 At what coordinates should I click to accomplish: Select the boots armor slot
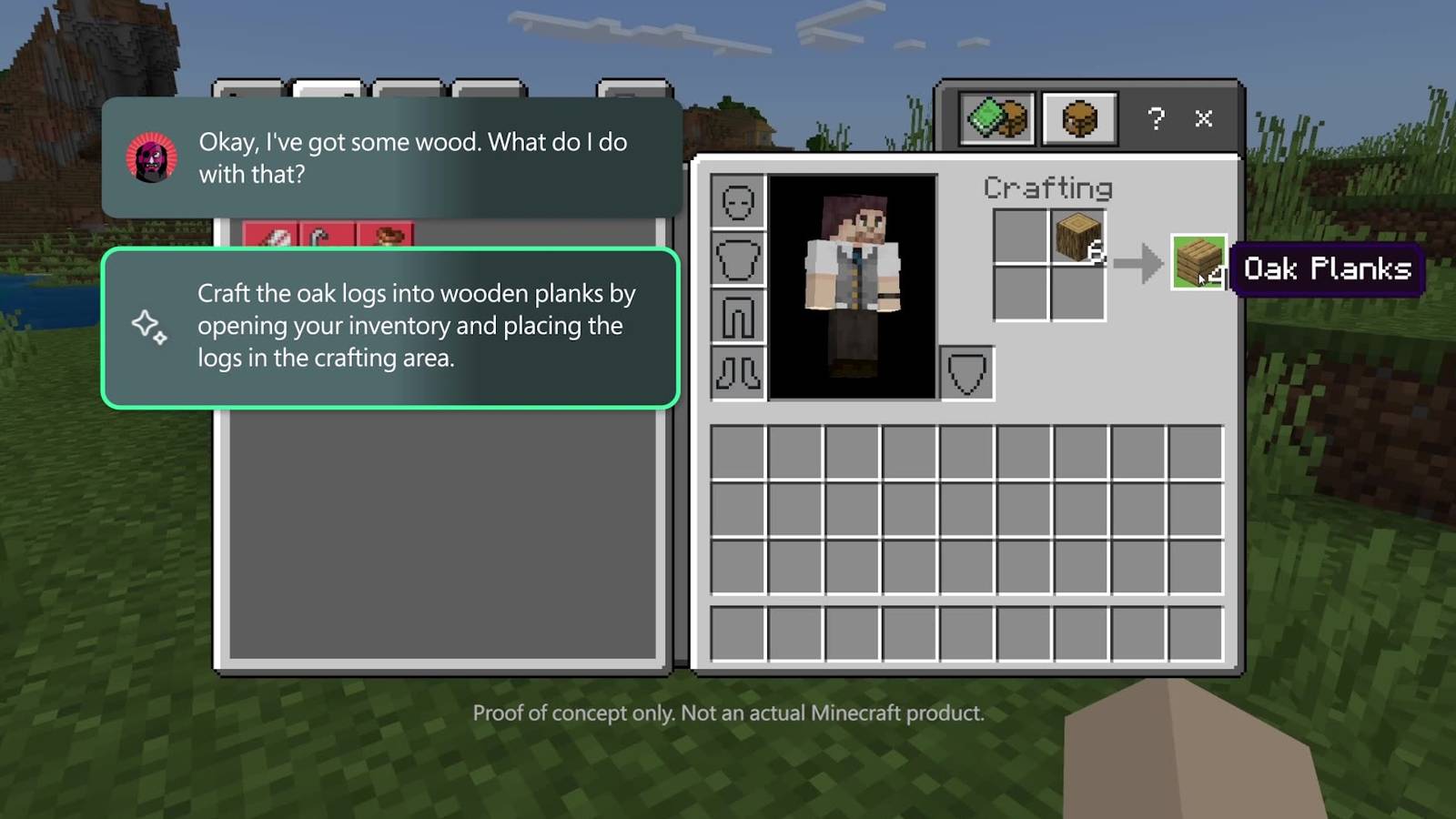[737, 372]
